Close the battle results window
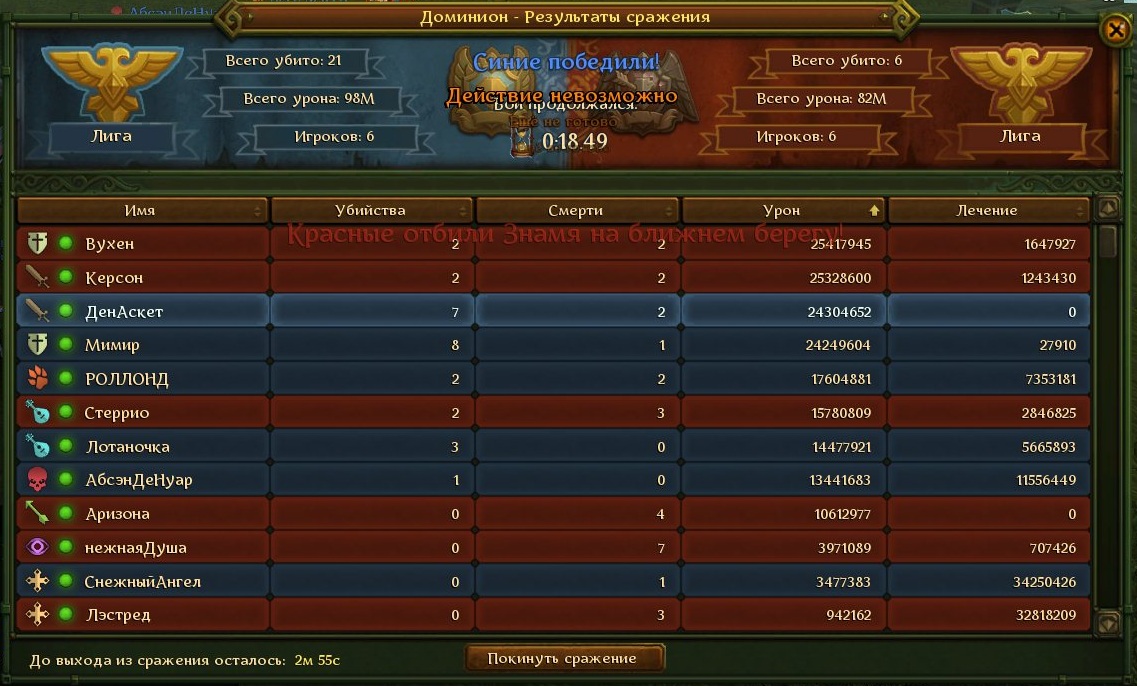 1115,30
